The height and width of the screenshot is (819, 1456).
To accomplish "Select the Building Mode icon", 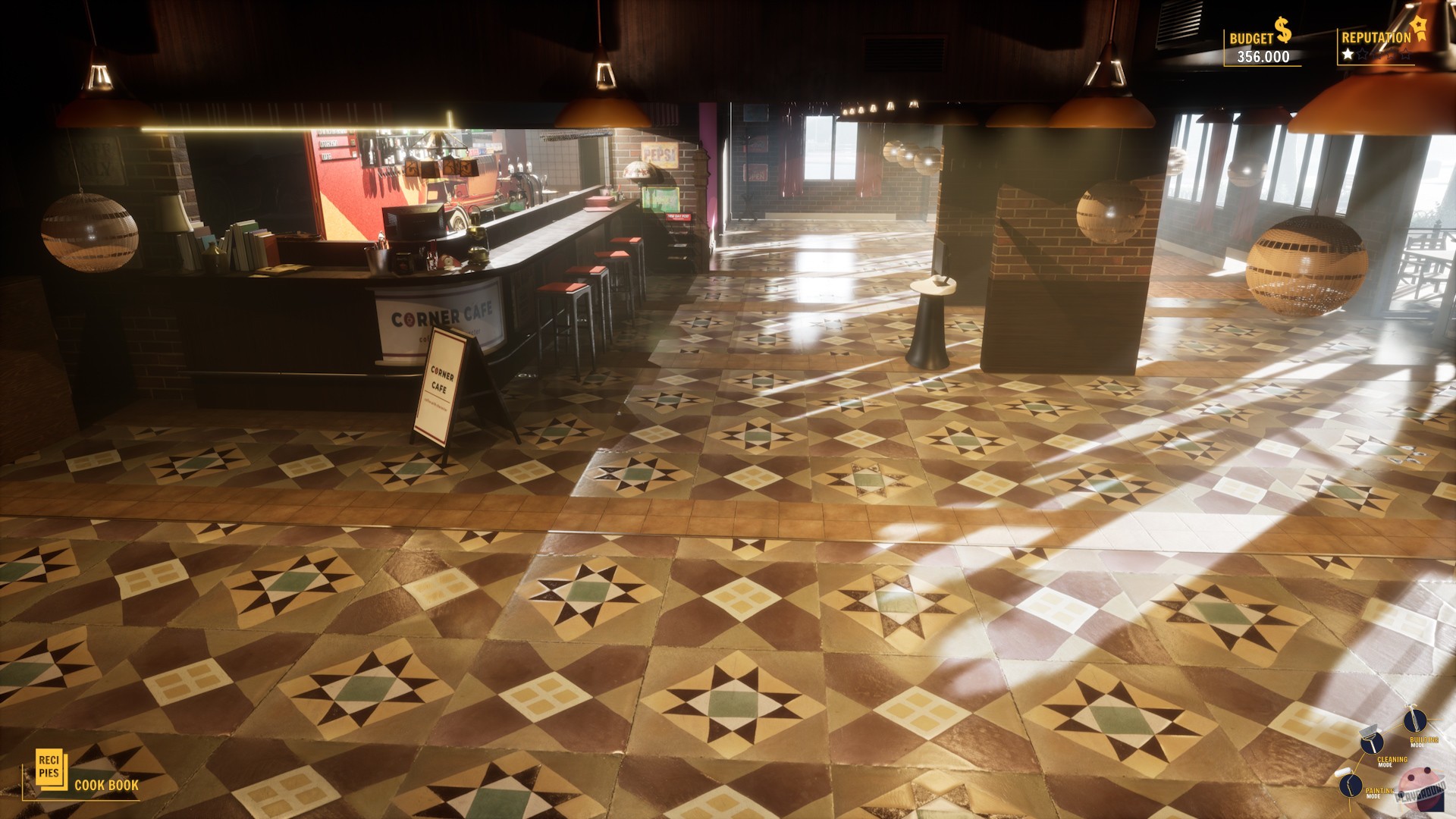I will [1416, 721].
